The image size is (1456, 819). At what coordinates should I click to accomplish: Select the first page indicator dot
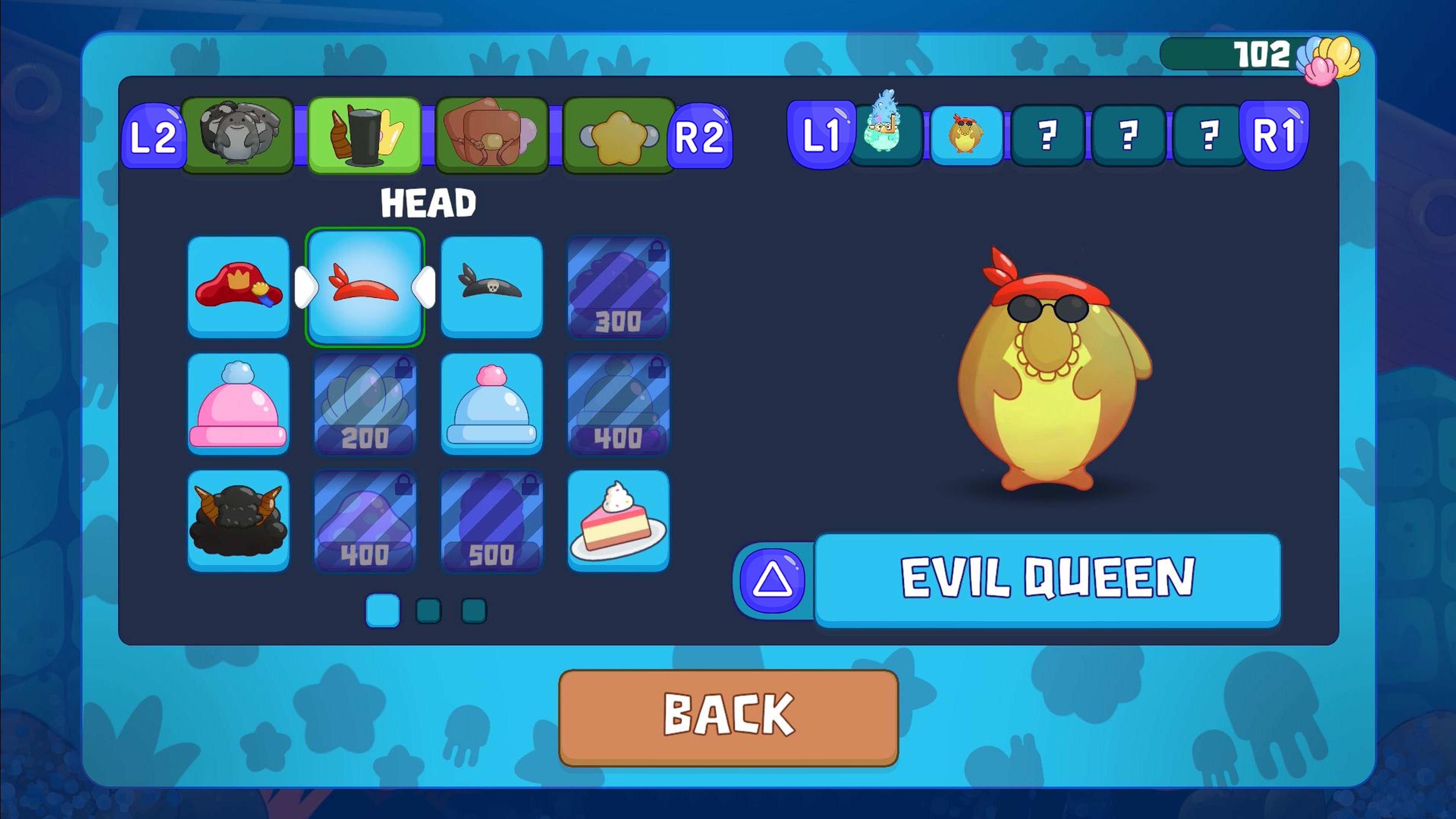[x=382, y=611]
